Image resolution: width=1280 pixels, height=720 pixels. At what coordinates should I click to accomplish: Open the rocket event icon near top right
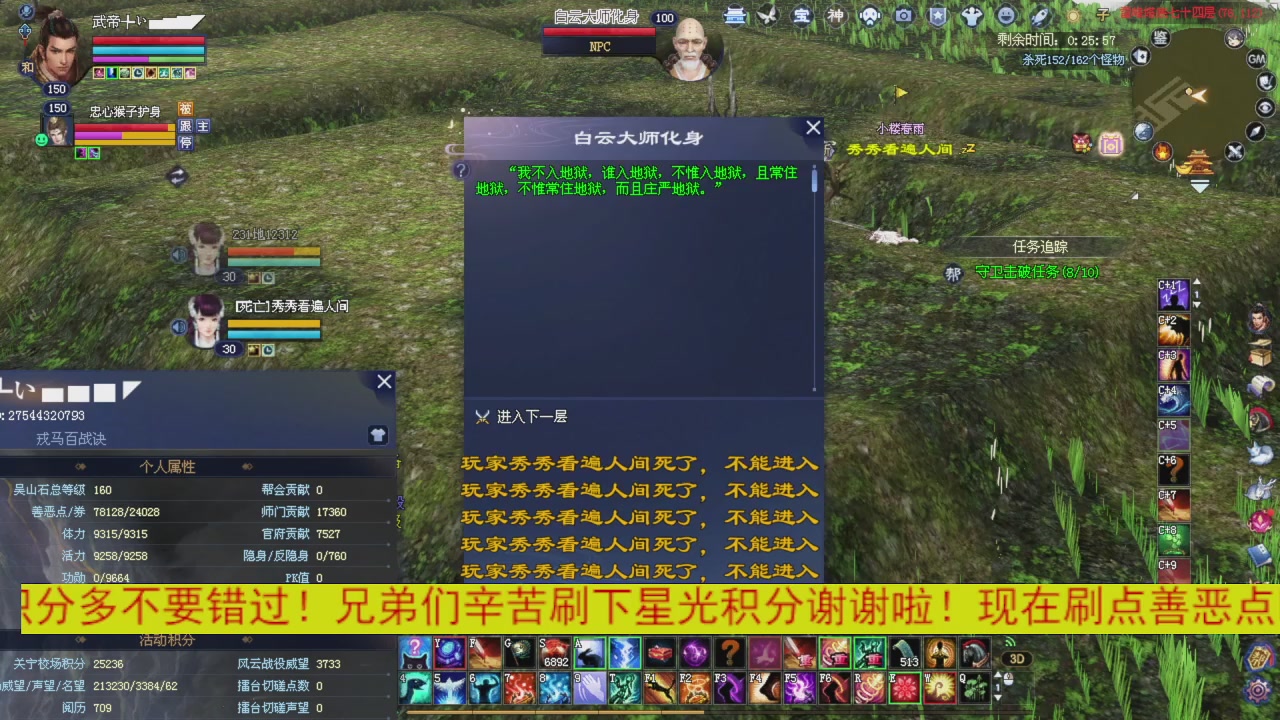tap(1041, 16)
